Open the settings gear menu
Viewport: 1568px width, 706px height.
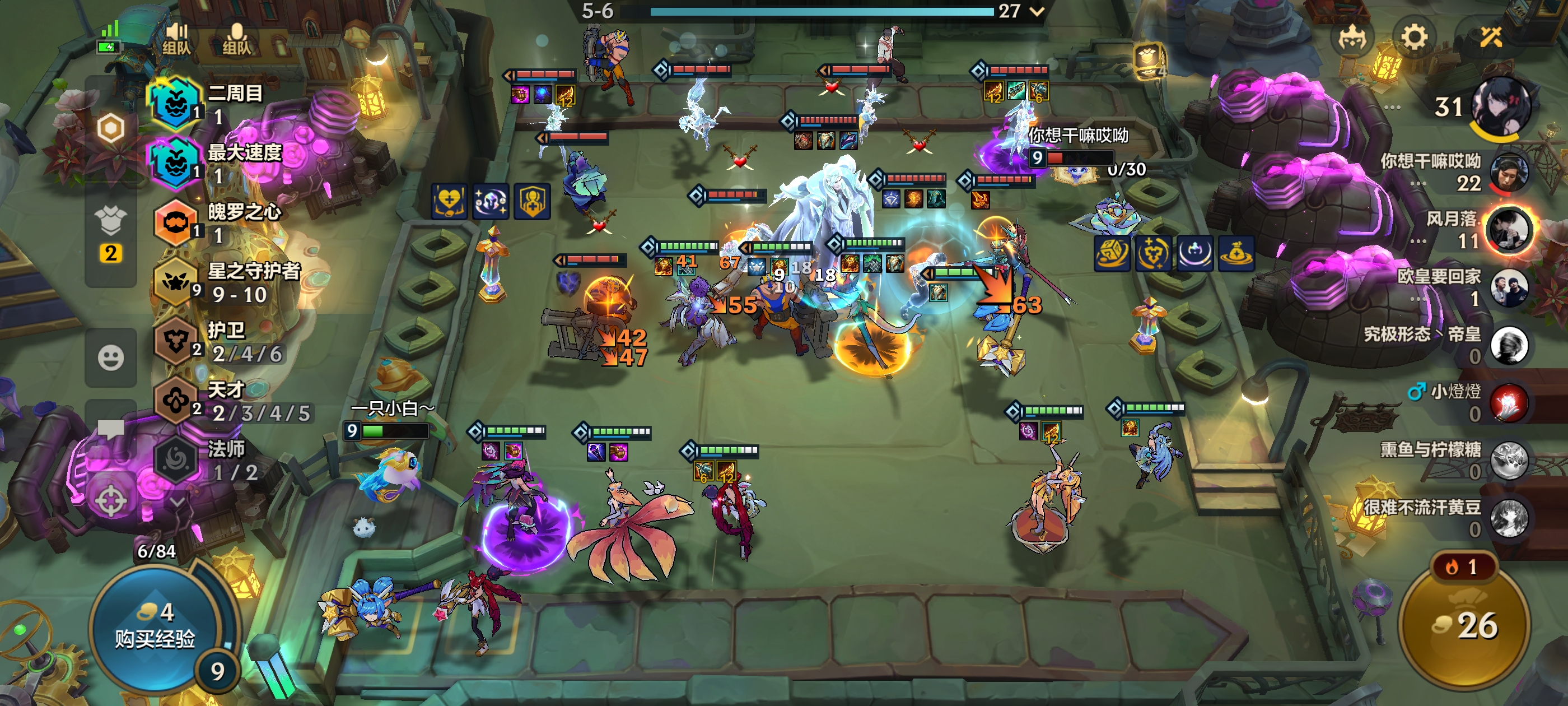pyautogui.click(x=1413, y=38)
